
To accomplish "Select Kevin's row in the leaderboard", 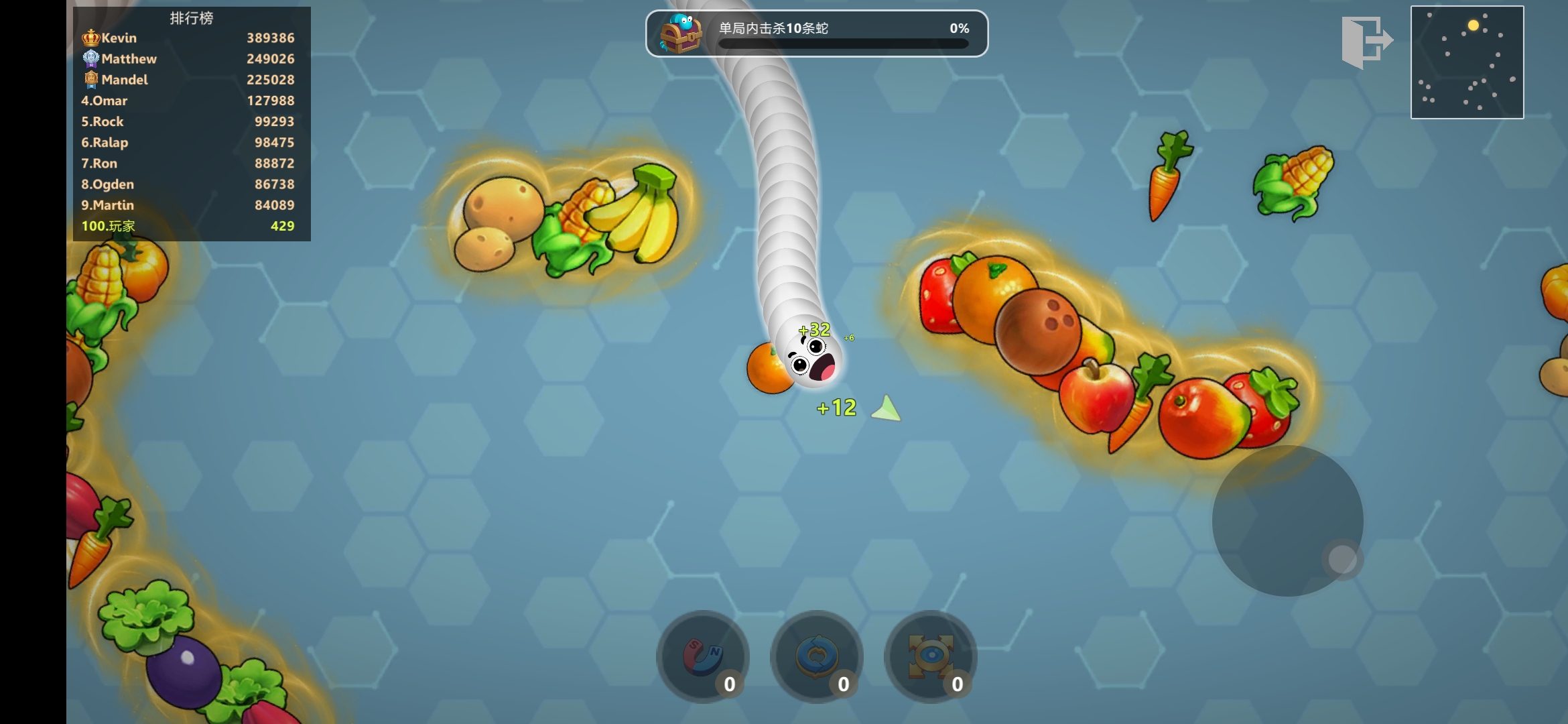I will [x=191, y=38].
